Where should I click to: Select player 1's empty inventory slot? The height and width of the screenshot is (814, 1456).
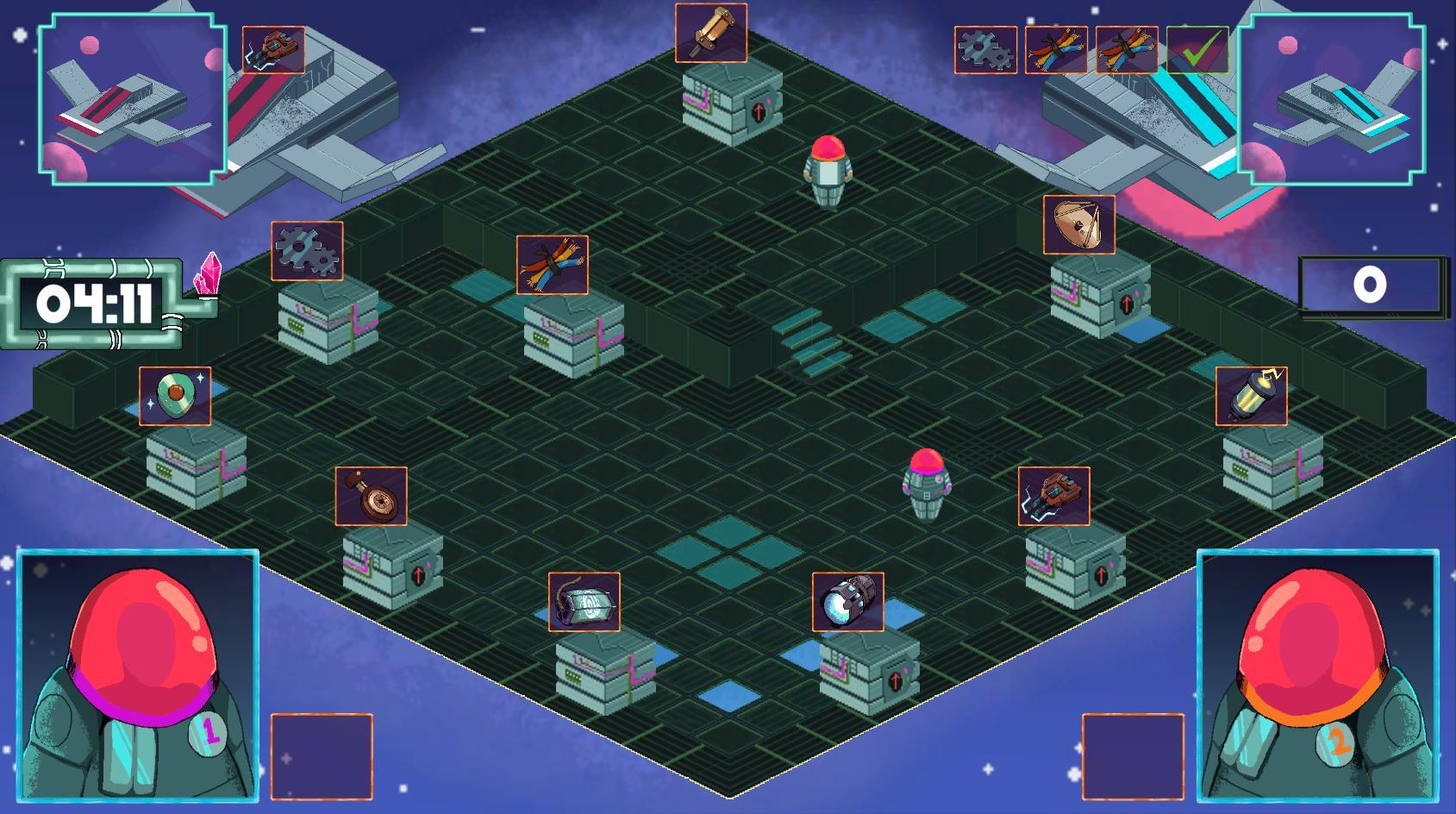coord(322,756)
